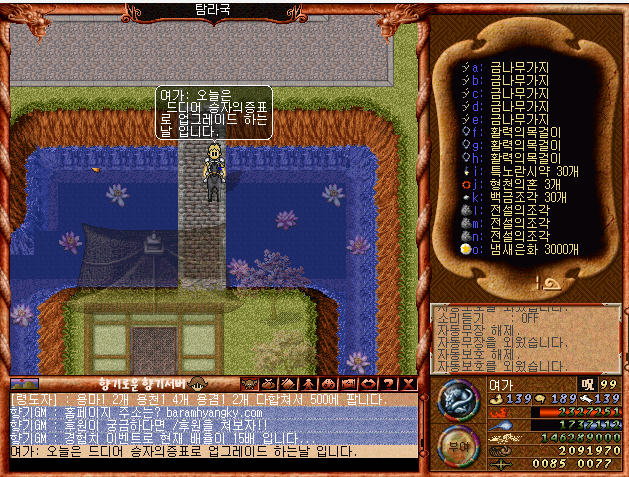Open the round 무예 button
Viewport: 629px width, 477px height.
tap(458, 446)
